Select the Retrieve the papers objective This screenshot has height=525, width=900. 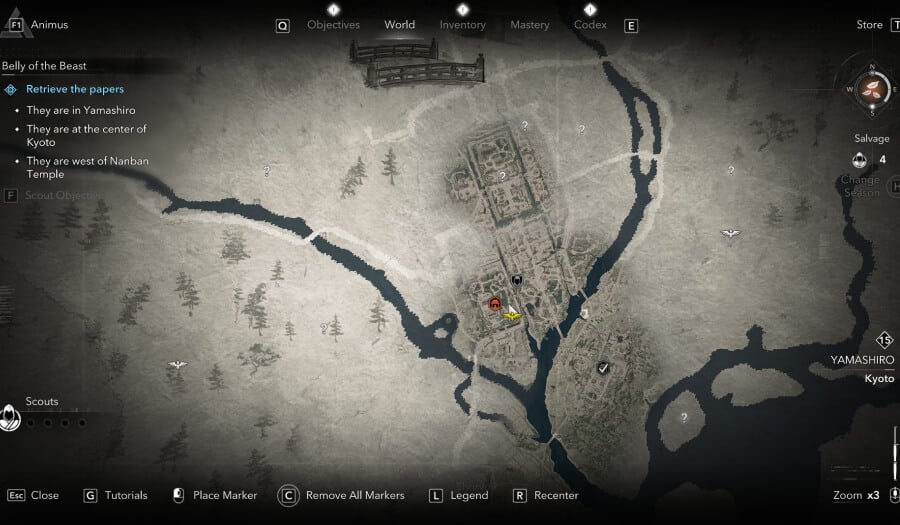[x=75, y=89]
